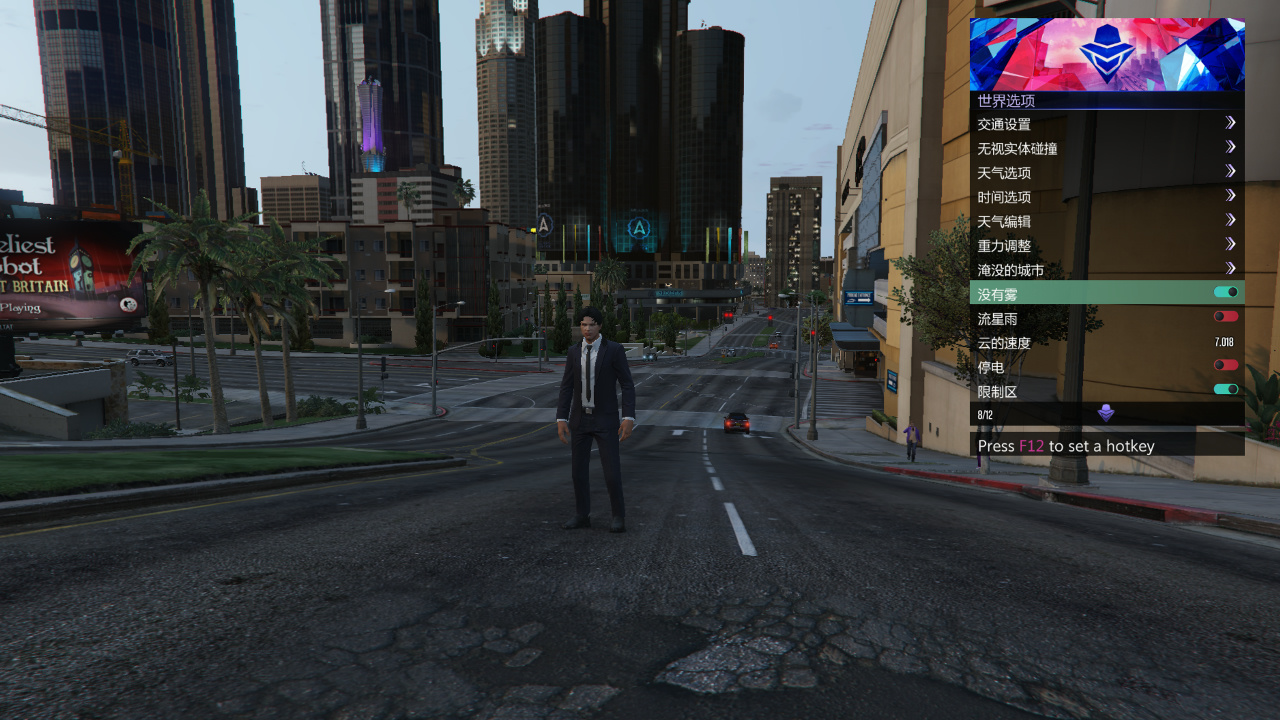Open the 无视实体碰撞 submenu
Screen dimensions: 1280x720
point(1106,148)
